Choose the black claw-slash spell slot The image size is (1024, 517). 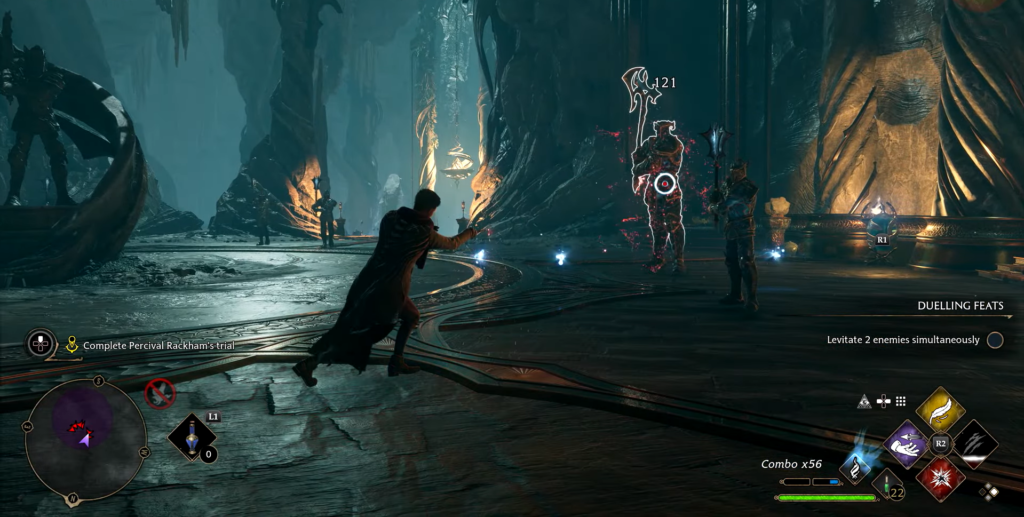pyautogui.click(x=975, y=443)
